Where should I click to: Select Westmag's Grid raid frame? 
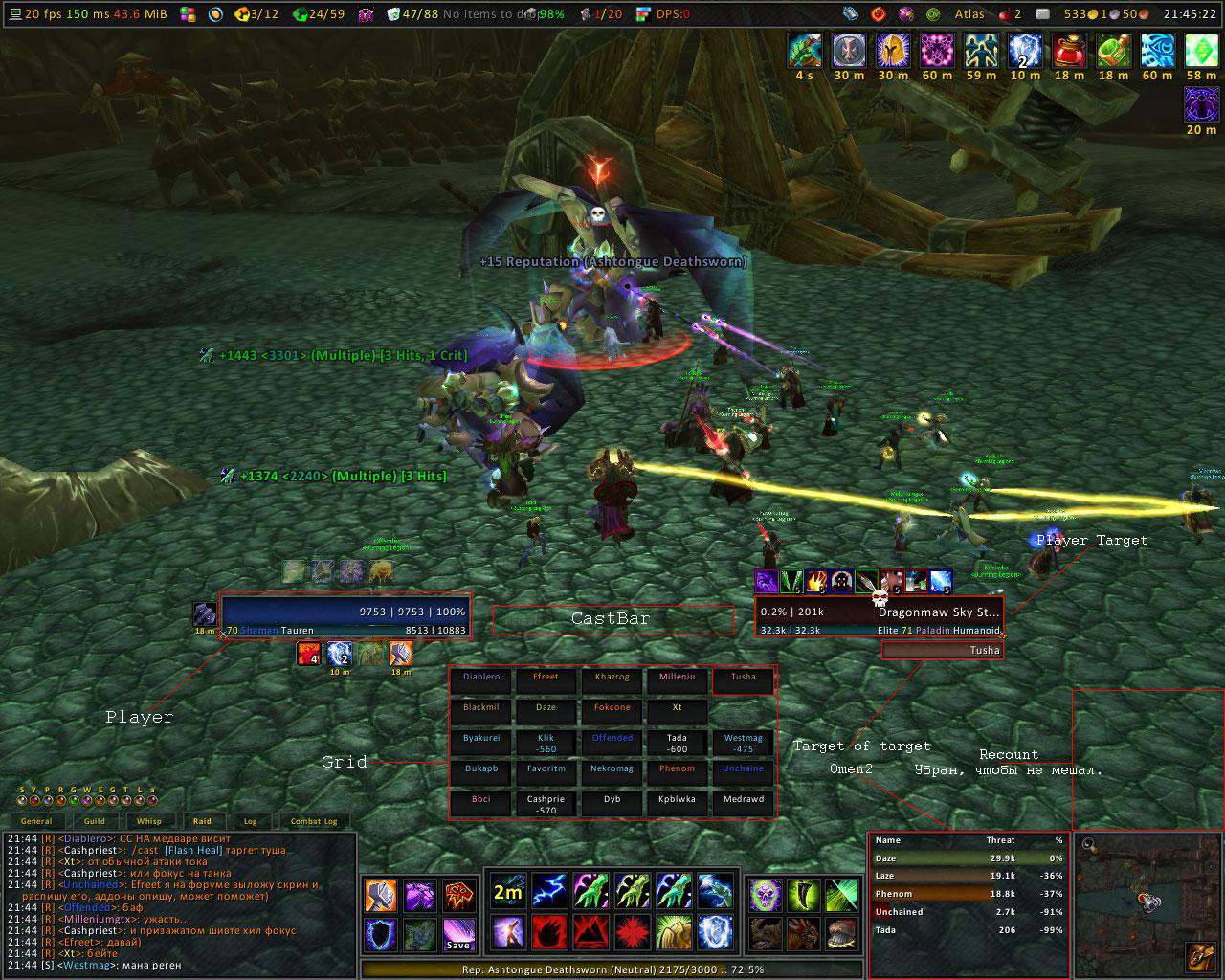(x=743, y=741)
